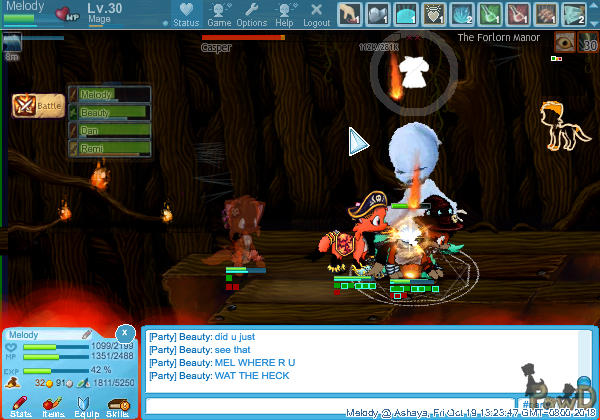Open the Items inventory
This screenshot has width=600, height=420.
[x=52, y=405]
